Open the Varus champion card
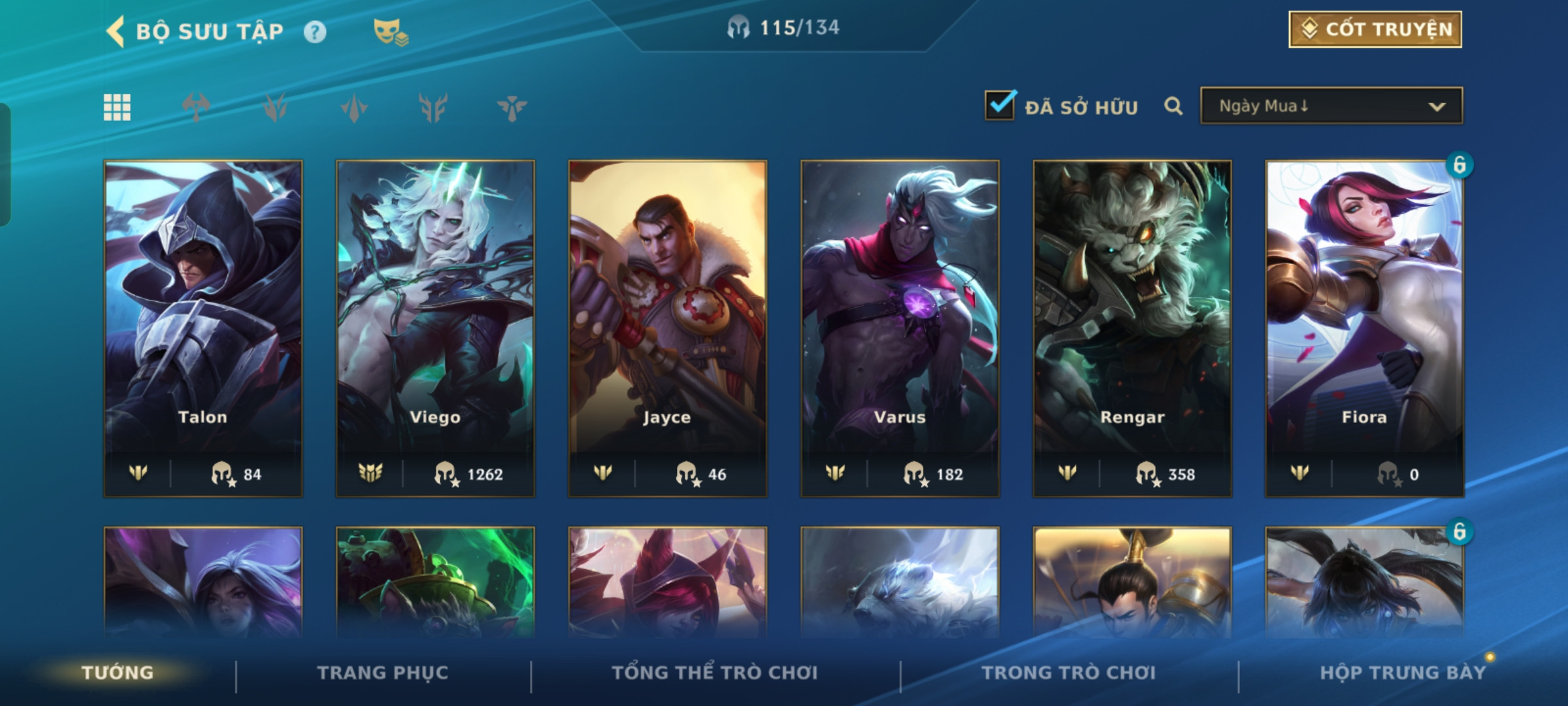 point(900,328)
